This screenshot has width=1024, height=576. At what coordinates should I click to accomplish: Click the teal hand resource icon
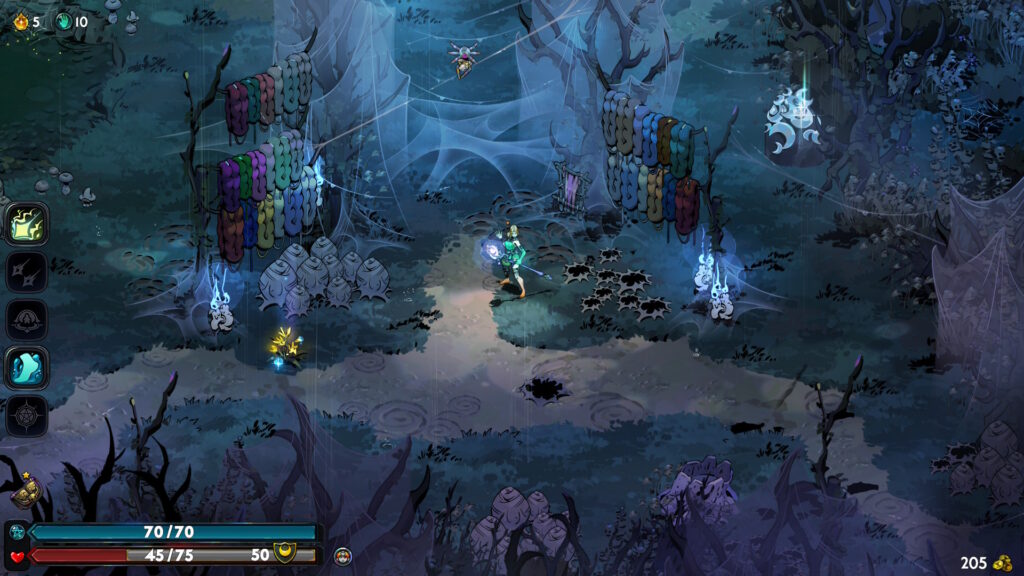(63, 21)
